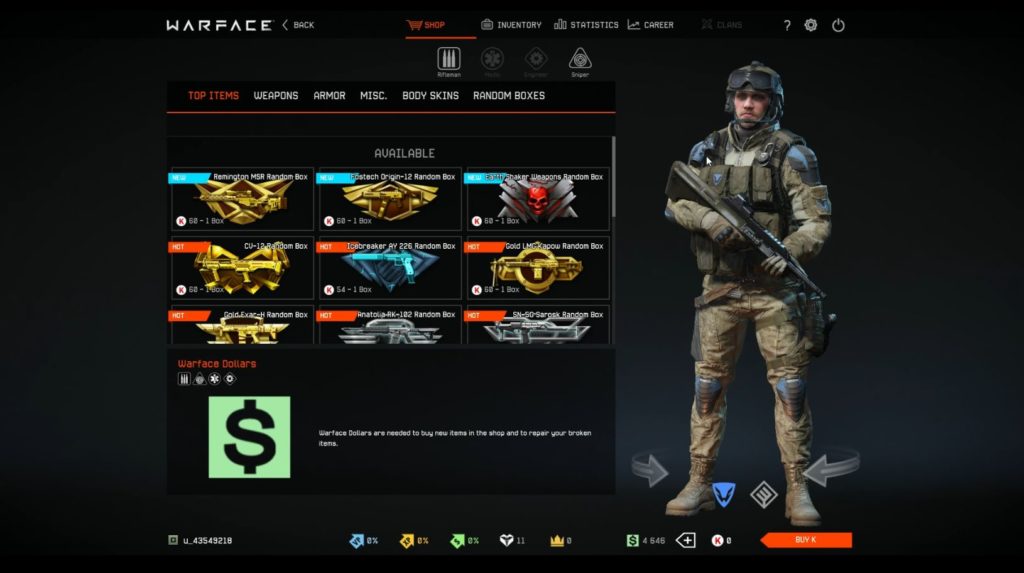Select the Sniper class icon
1024x573 pixels.
[x=580, y=60]
